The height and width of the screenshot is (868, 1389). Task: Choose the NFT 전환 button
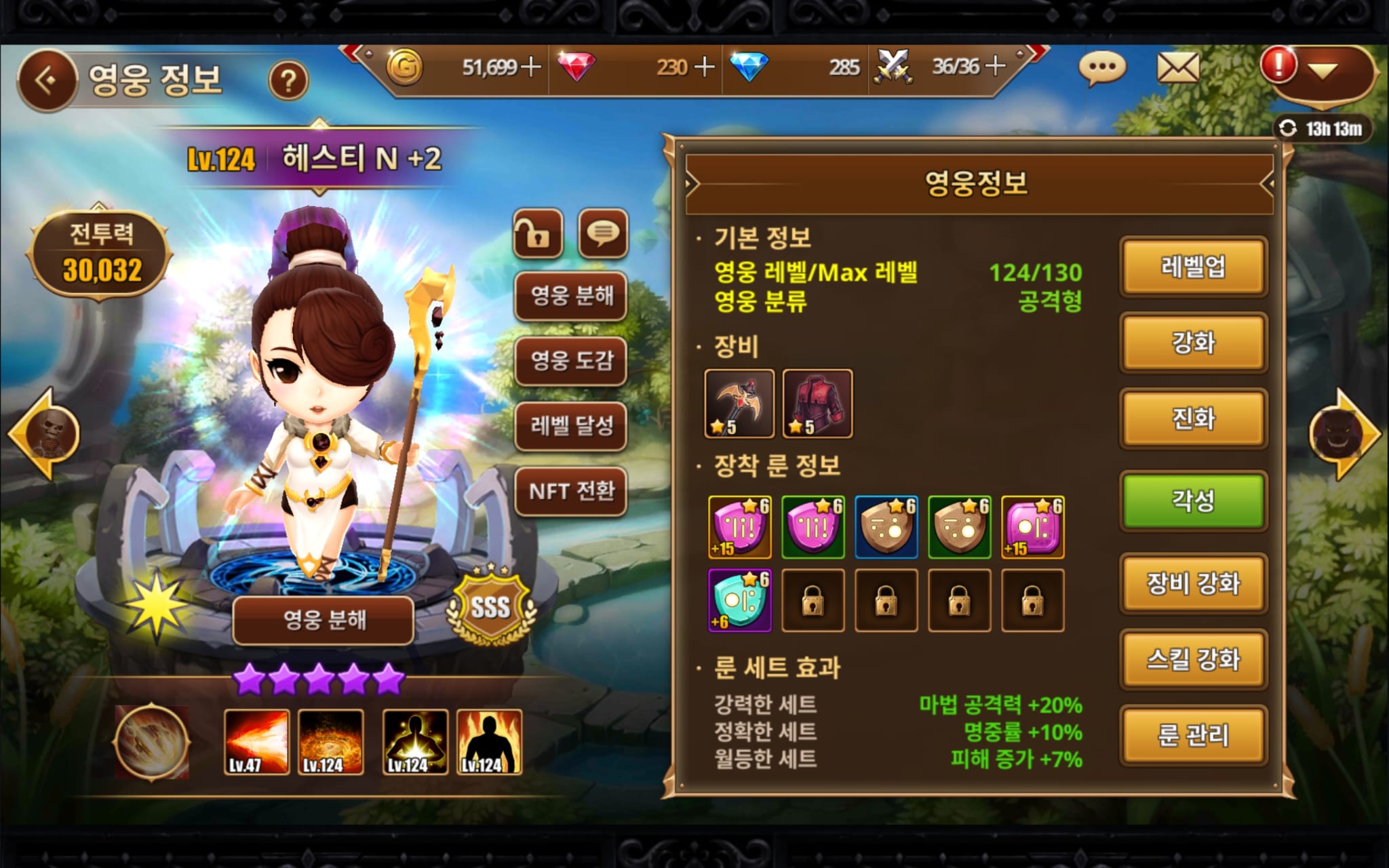pos(571,491)
